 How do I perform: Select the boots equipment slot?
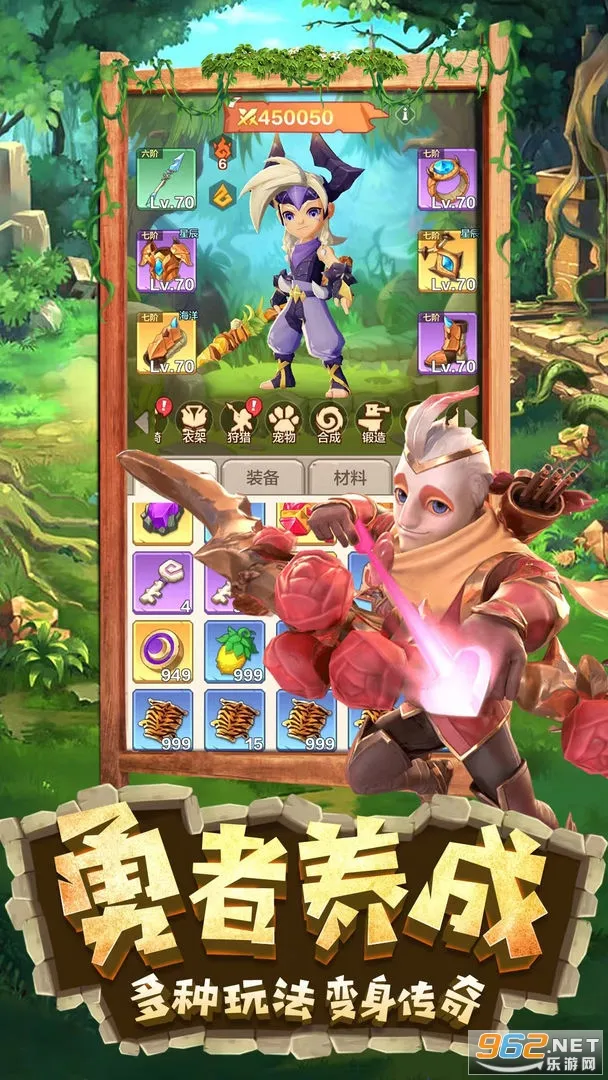click(447, 343)
